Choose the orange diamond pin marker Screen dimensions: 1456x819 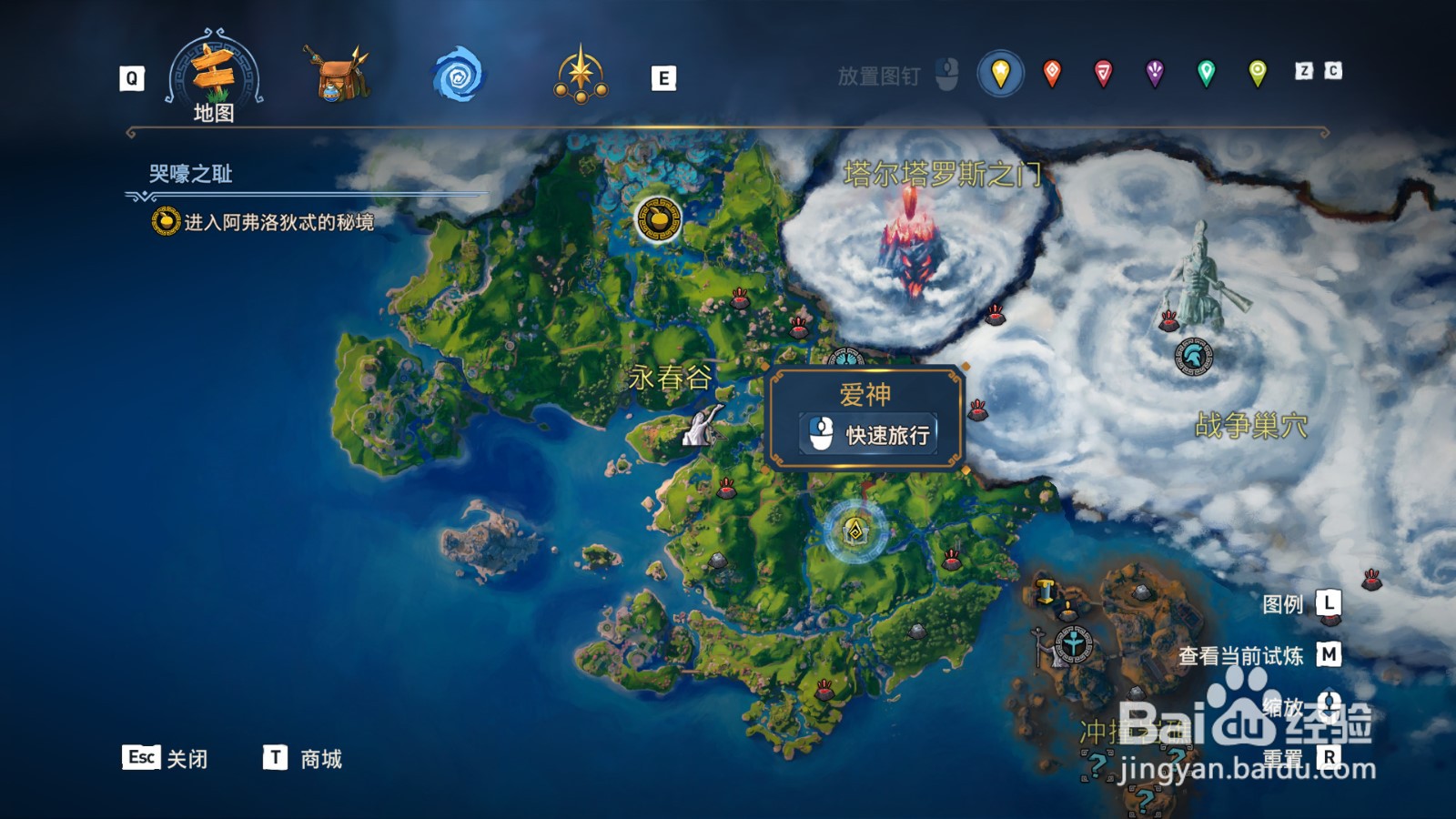[x=1051, y=73]
